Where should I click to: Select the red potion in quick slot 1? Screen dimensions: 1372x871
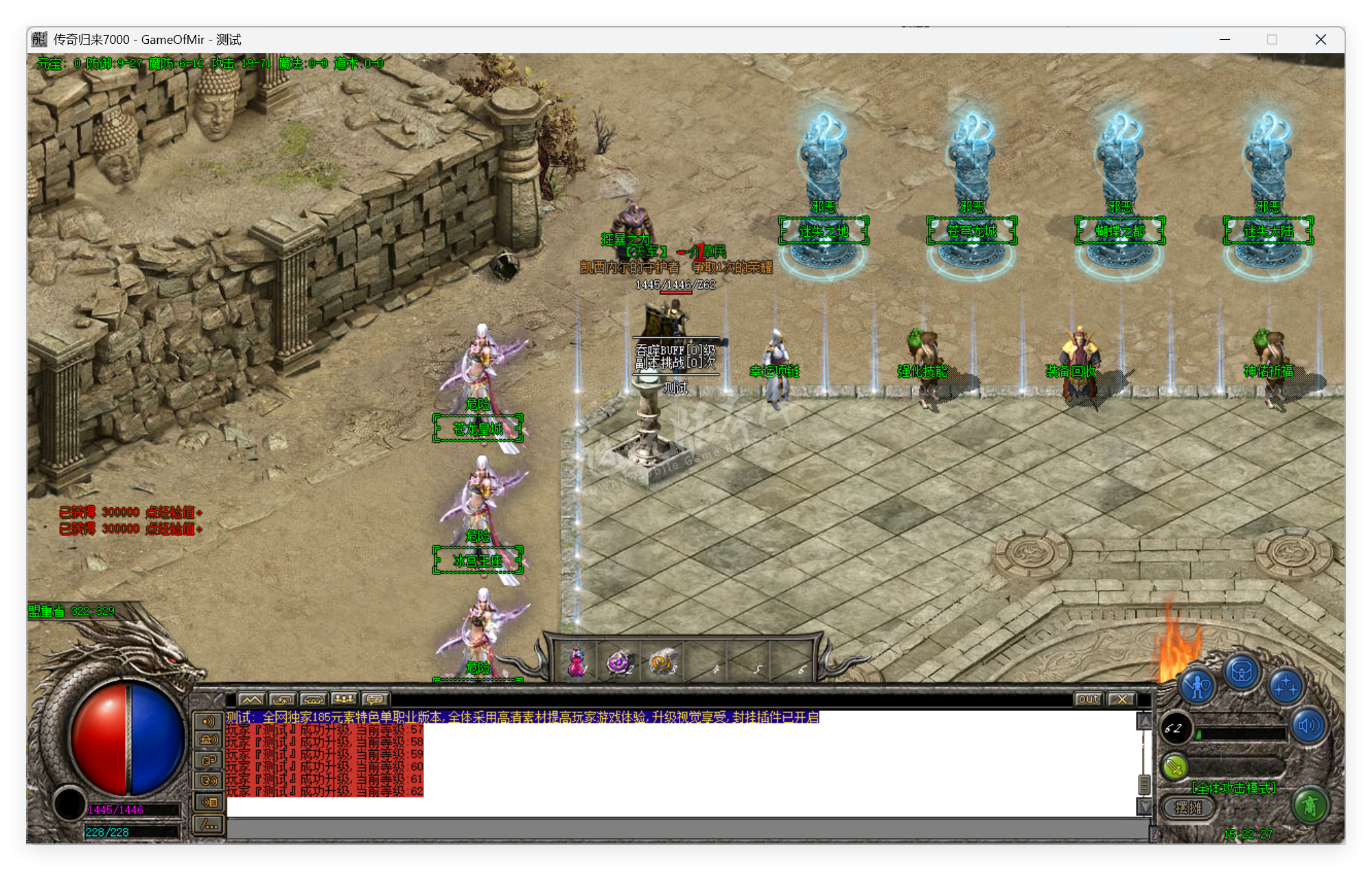(577, 660)
